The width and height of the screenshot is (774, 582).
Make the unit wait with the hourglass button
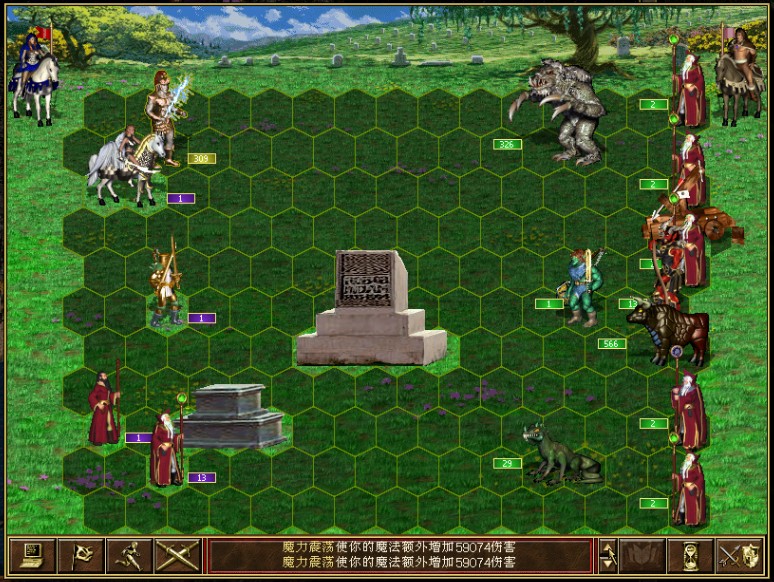click(x=691, y=555)
